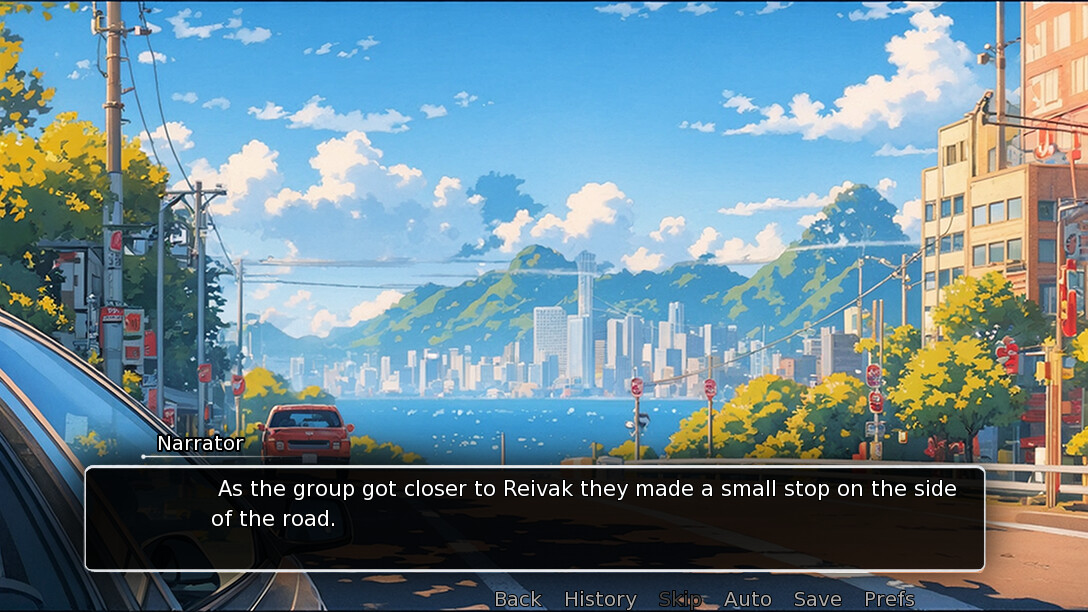Open the History log
This screenshot has width=1088, height=612.
[600, 599]
